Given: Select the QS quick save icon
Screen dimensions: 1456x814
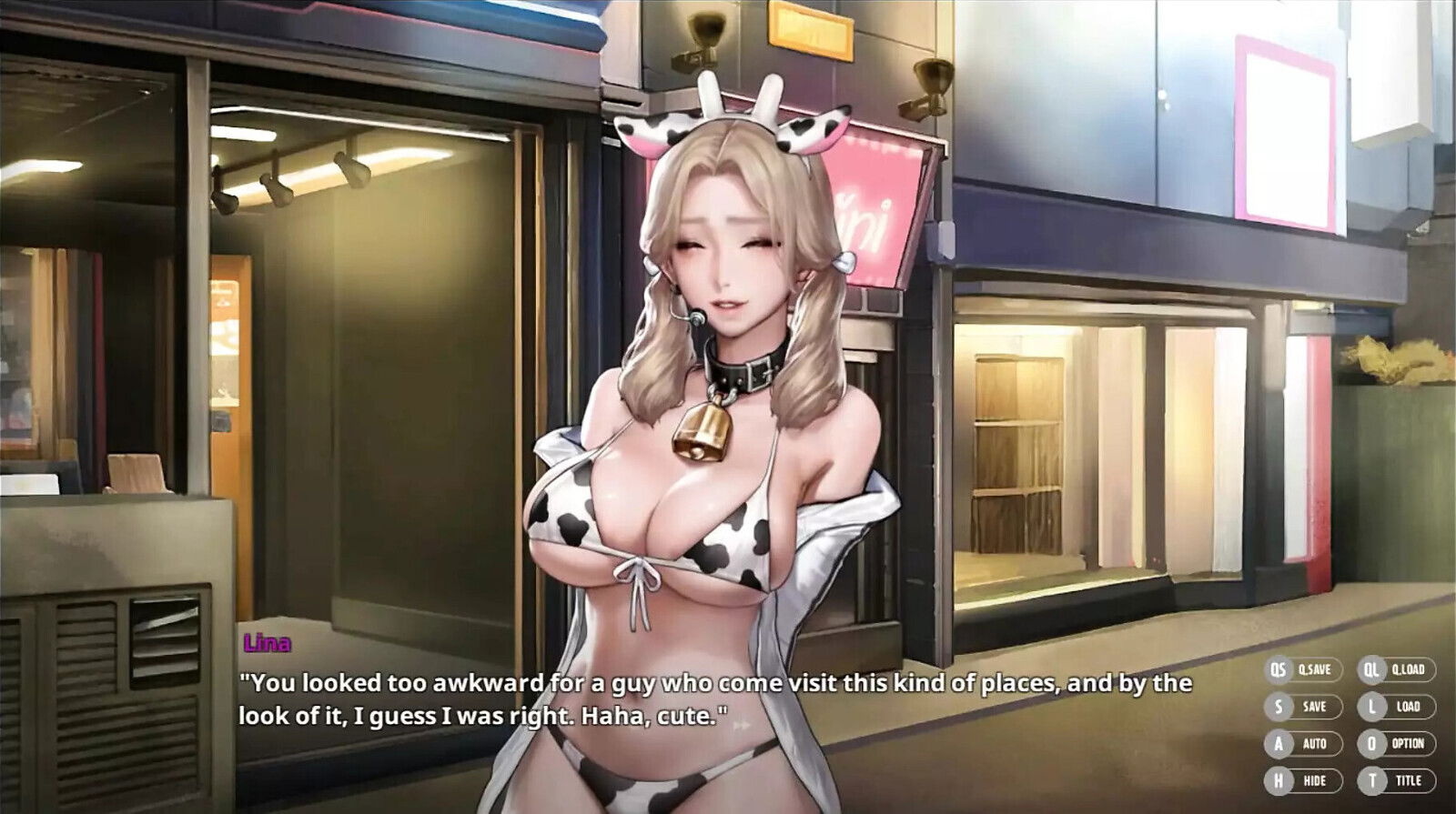Looking at the screenshot, I should pyautogui.click(x=1278, y=668).
